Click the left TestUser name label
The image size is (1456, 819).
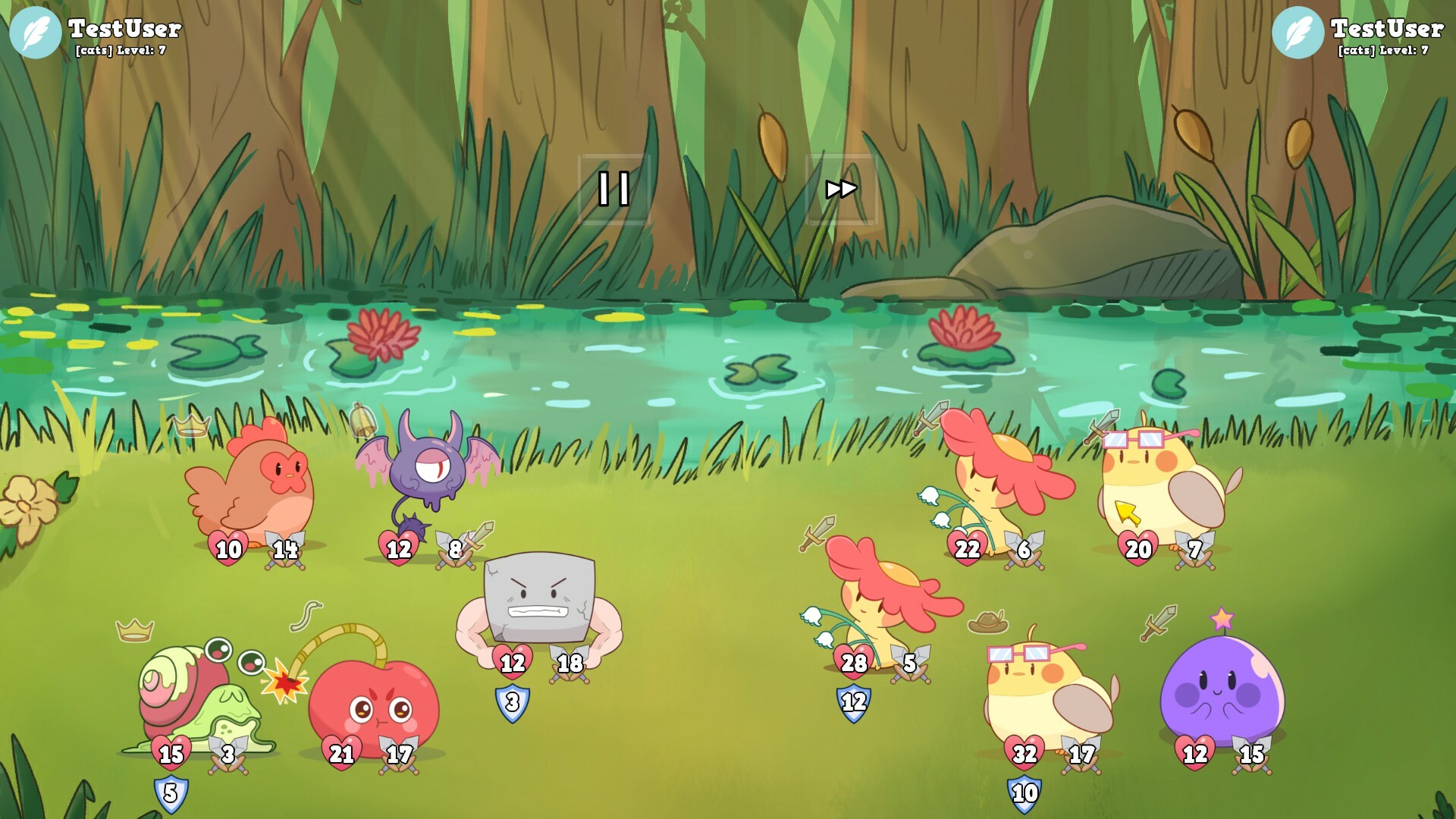pyautogui.click(x=124, y=29)
